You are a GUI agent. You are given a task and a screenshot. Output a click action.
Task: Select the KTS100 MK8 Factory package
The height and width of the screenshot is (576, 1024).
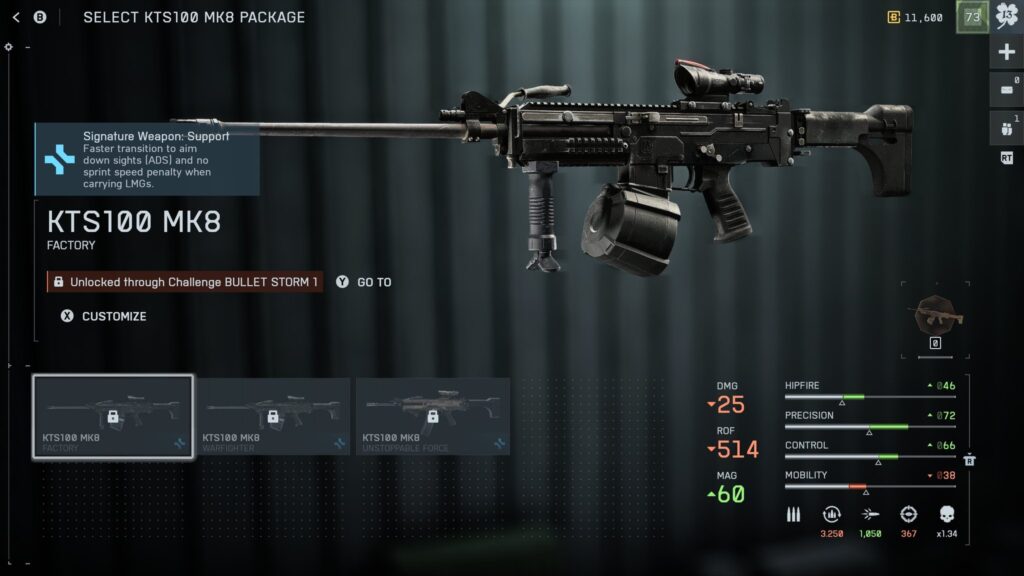(x=112, y=416)
